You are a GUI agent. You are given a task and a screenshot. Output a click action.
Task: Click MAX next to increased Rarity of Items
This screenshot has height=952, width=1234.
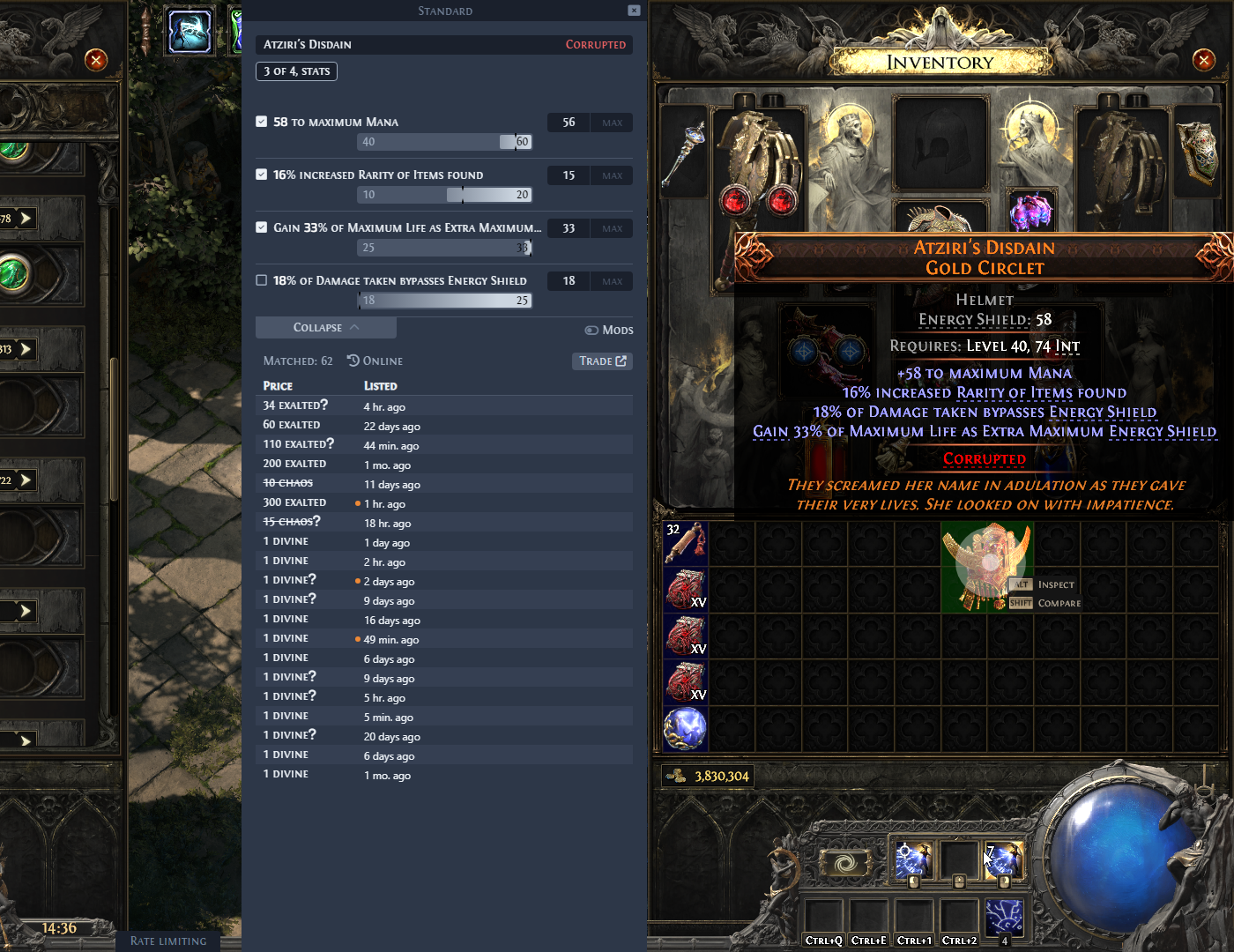pyautogui.click(x=612, y=175)
